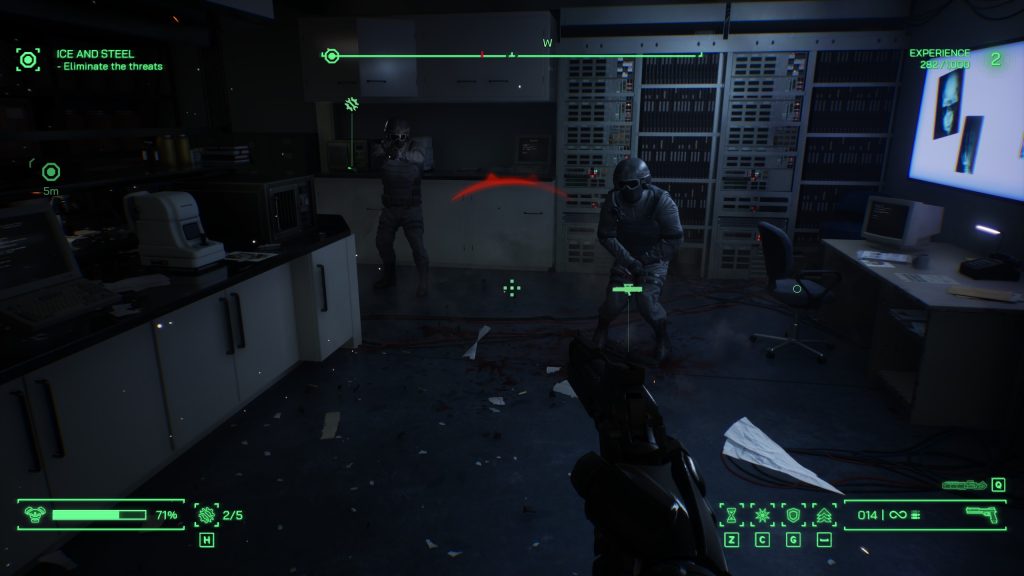Select the Ice and Steel objective tracker
The width and height of the screenshot is (1024, 576).
point(109,60)
